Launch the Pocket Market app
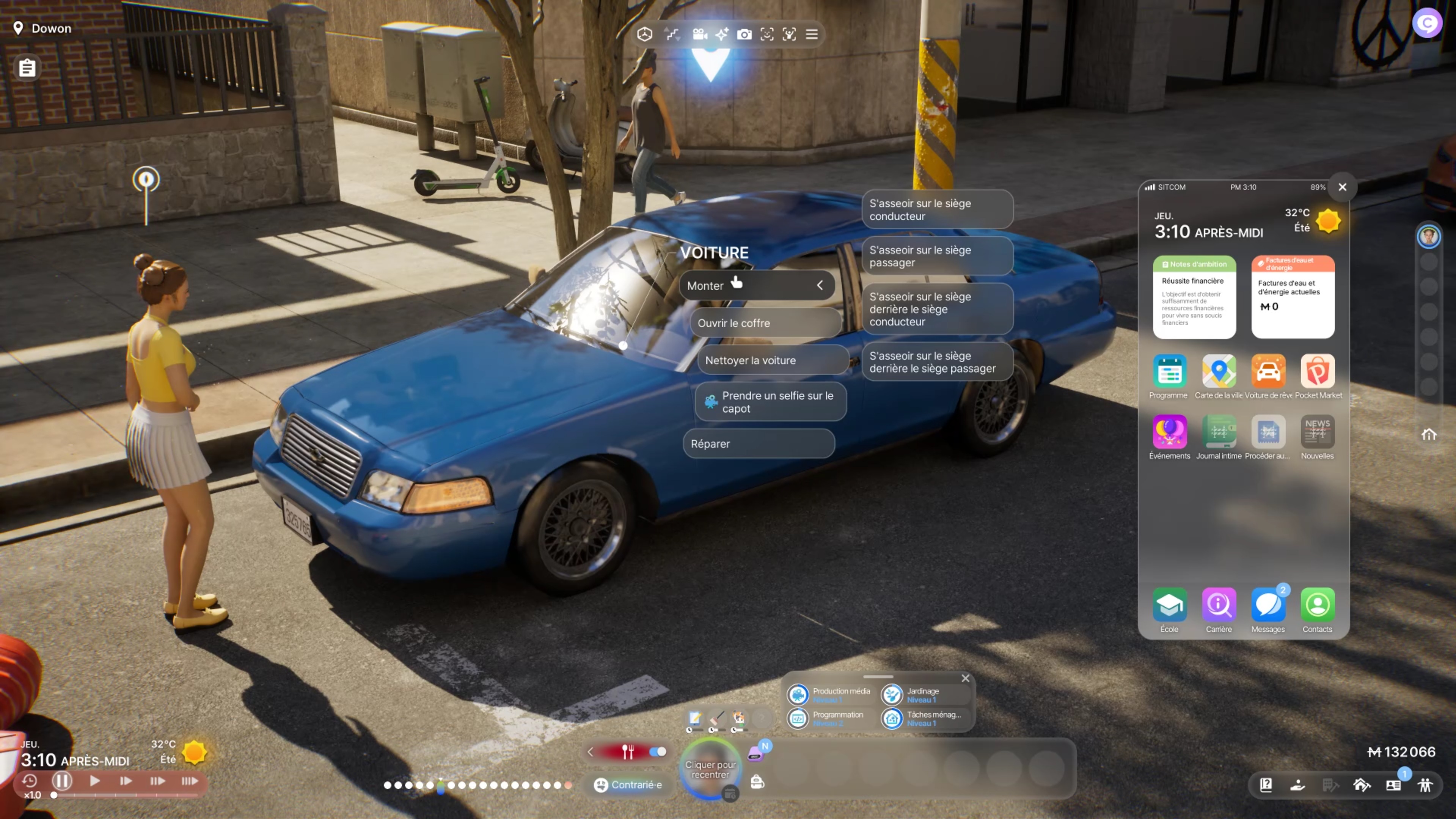The width and height of the screenshot is (1456, 819). tap(1317, 372)
